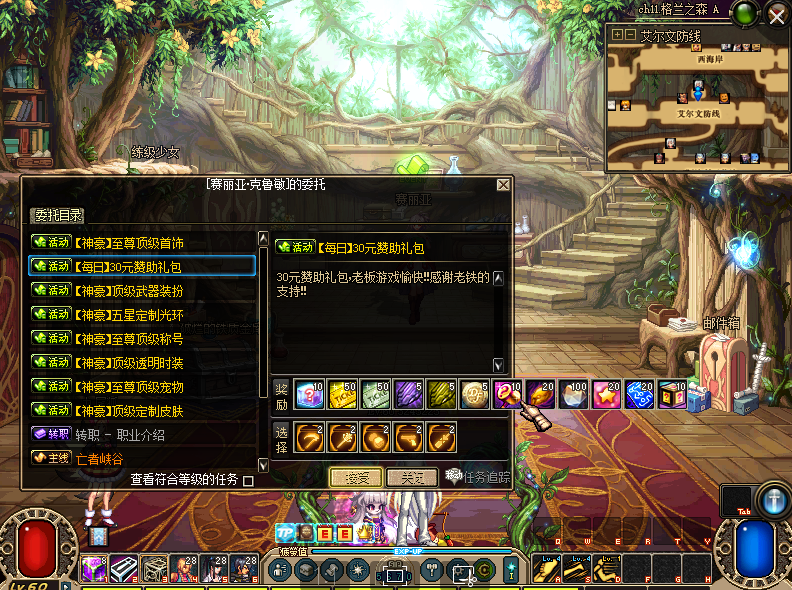Click the 关闭 button in the quest window
The image size is (792, 590).
coord(412,478)
